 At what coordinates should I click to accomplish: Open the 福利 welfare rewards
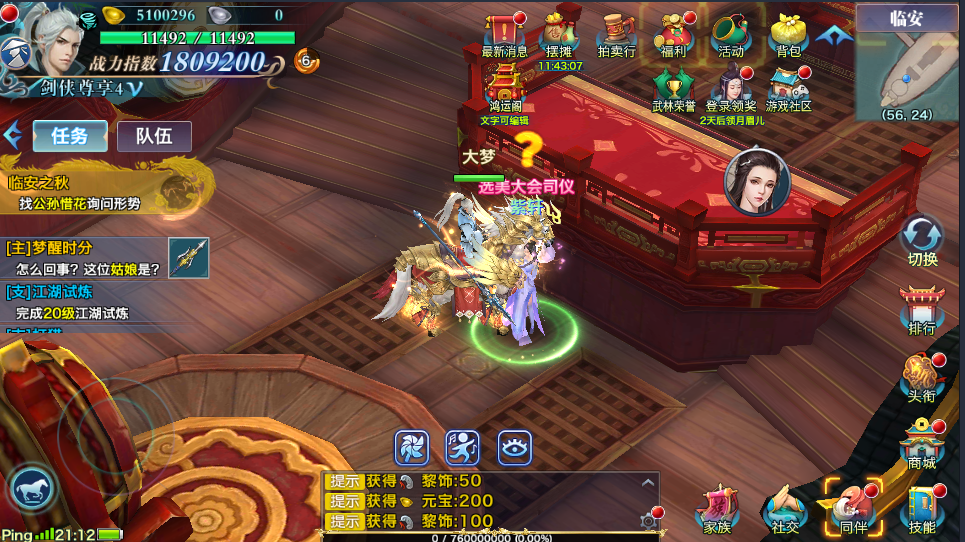pyautogui.click(x=672, y=34)
